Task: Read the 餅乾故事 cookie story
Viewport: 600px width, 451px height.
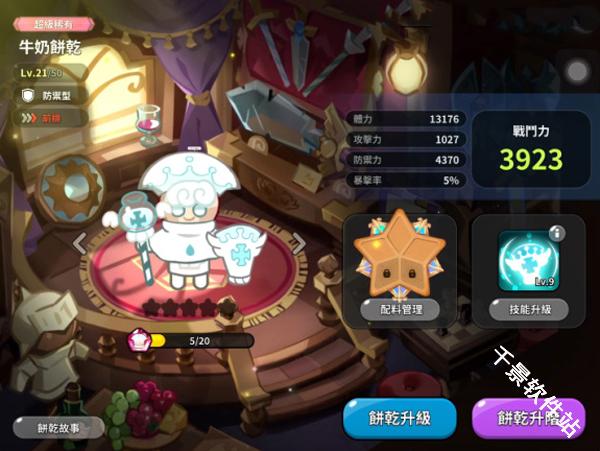Action: [x=58, y=427]
